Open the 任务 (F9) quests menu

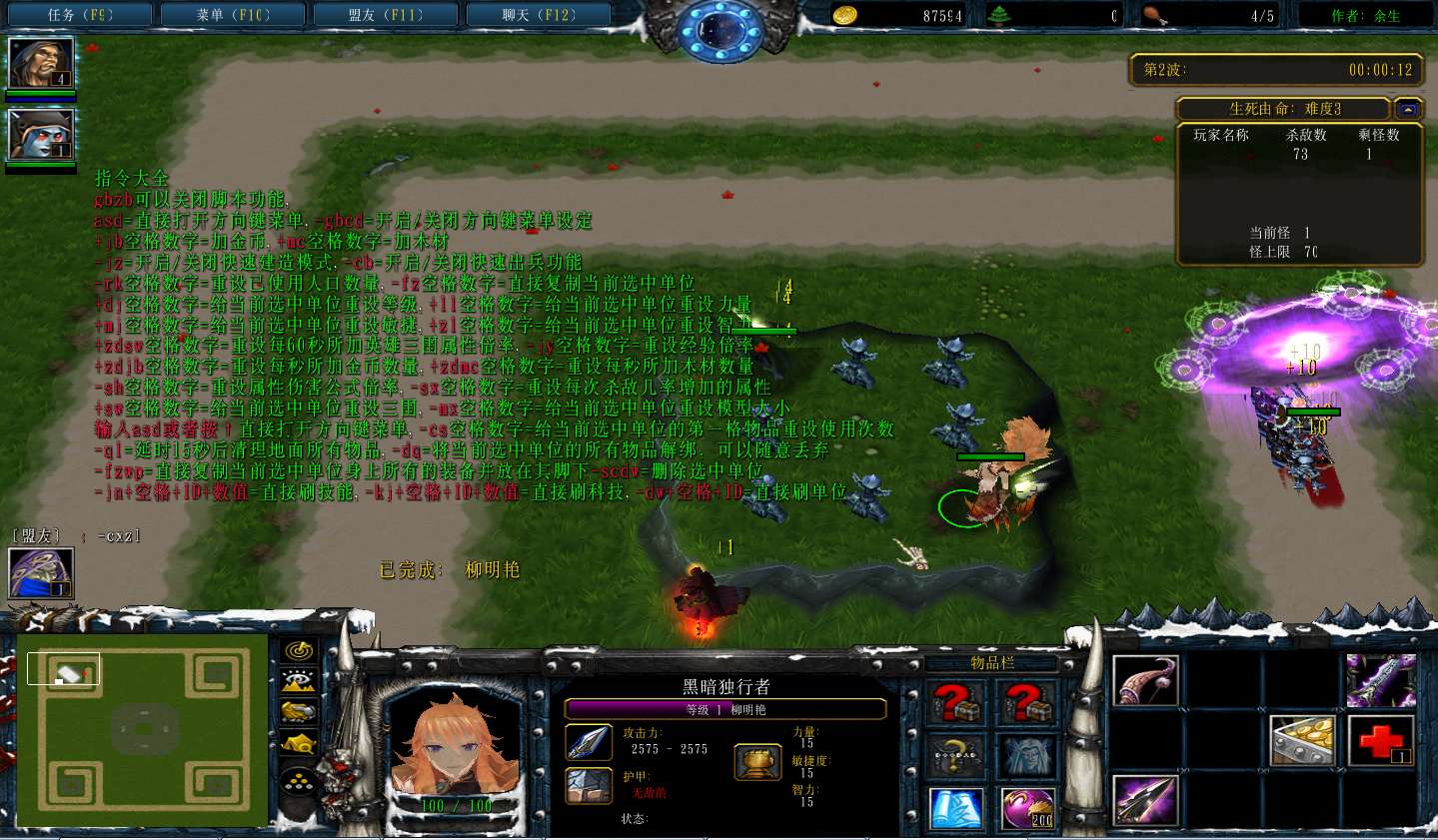(80, 15)
